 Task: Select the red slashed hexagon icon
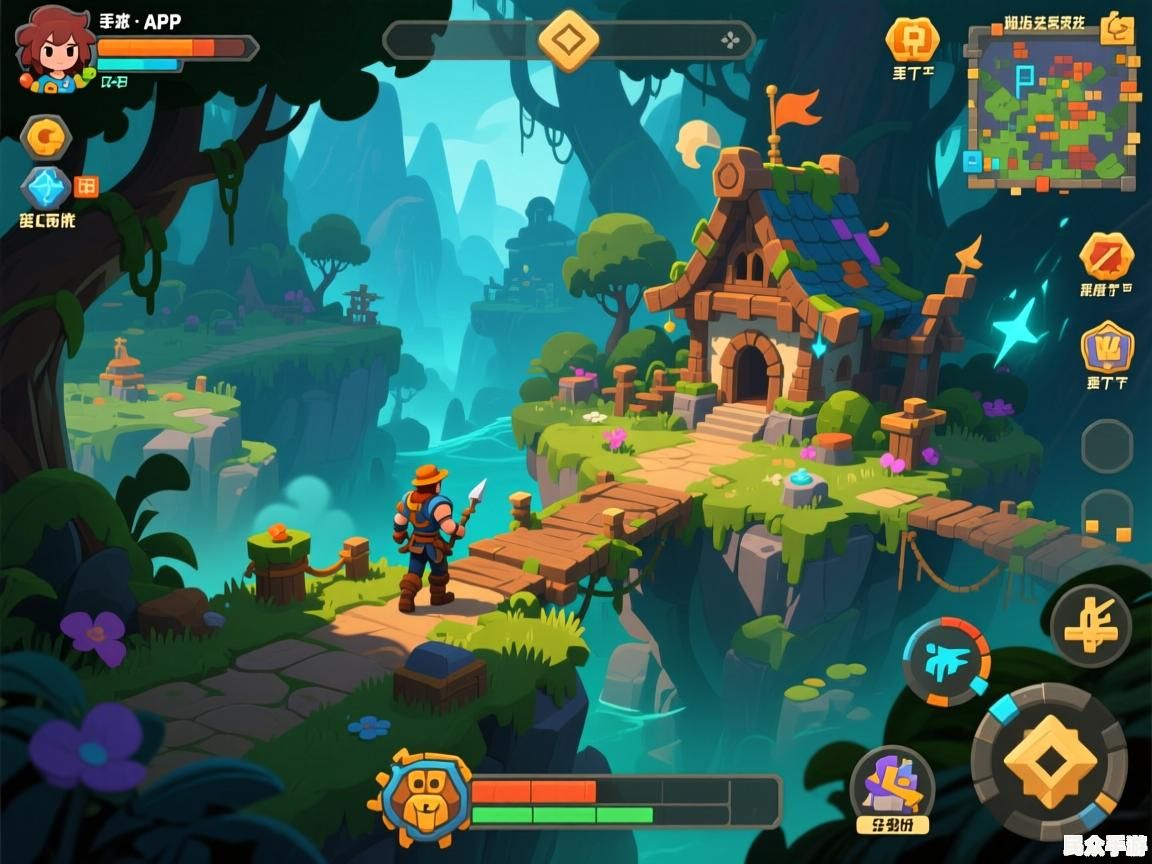coord(1106,257)
